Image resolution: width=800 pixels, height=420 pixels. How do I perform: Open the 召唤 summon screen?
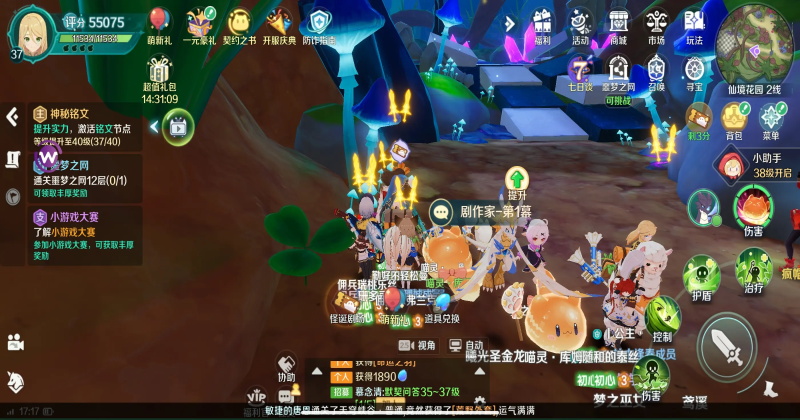(656, 72)
